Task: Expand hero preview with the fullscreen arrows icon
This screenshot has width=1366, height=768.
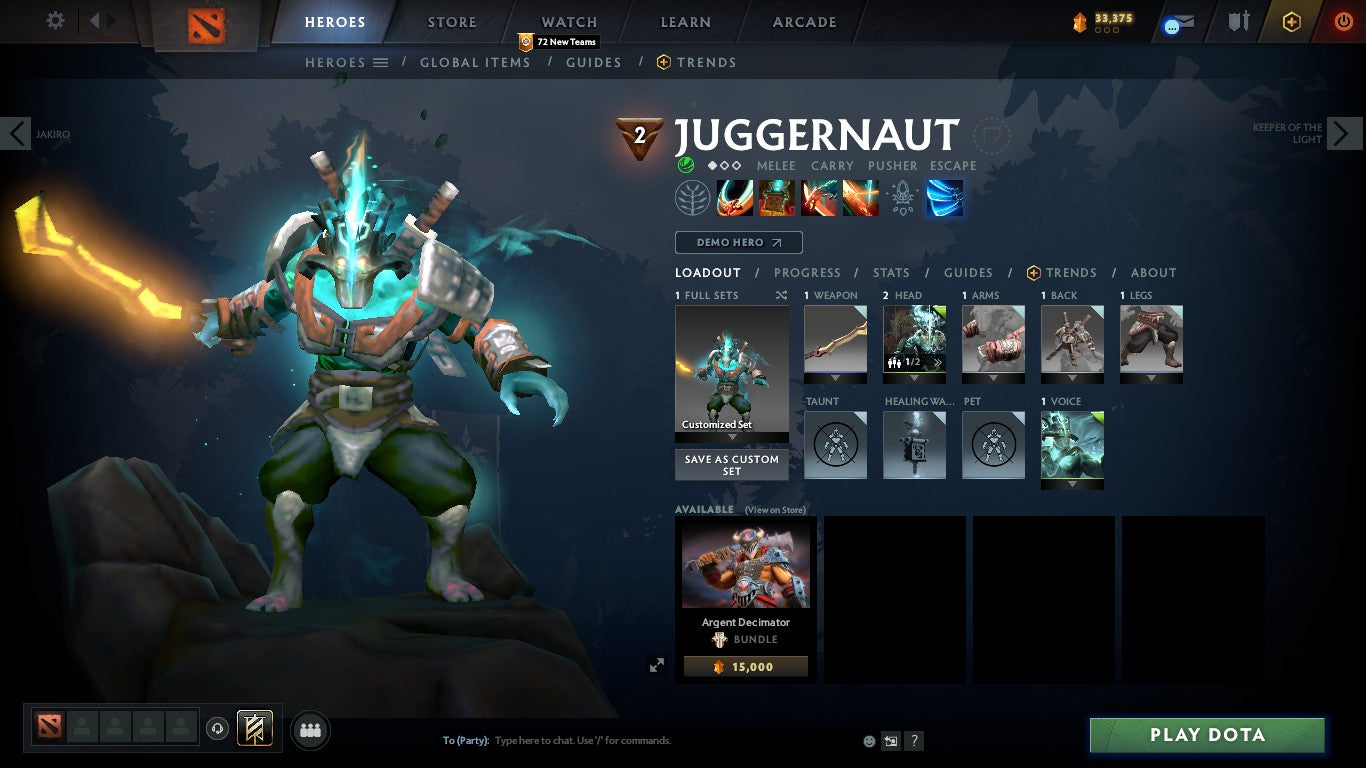Action: pos(657,663)
